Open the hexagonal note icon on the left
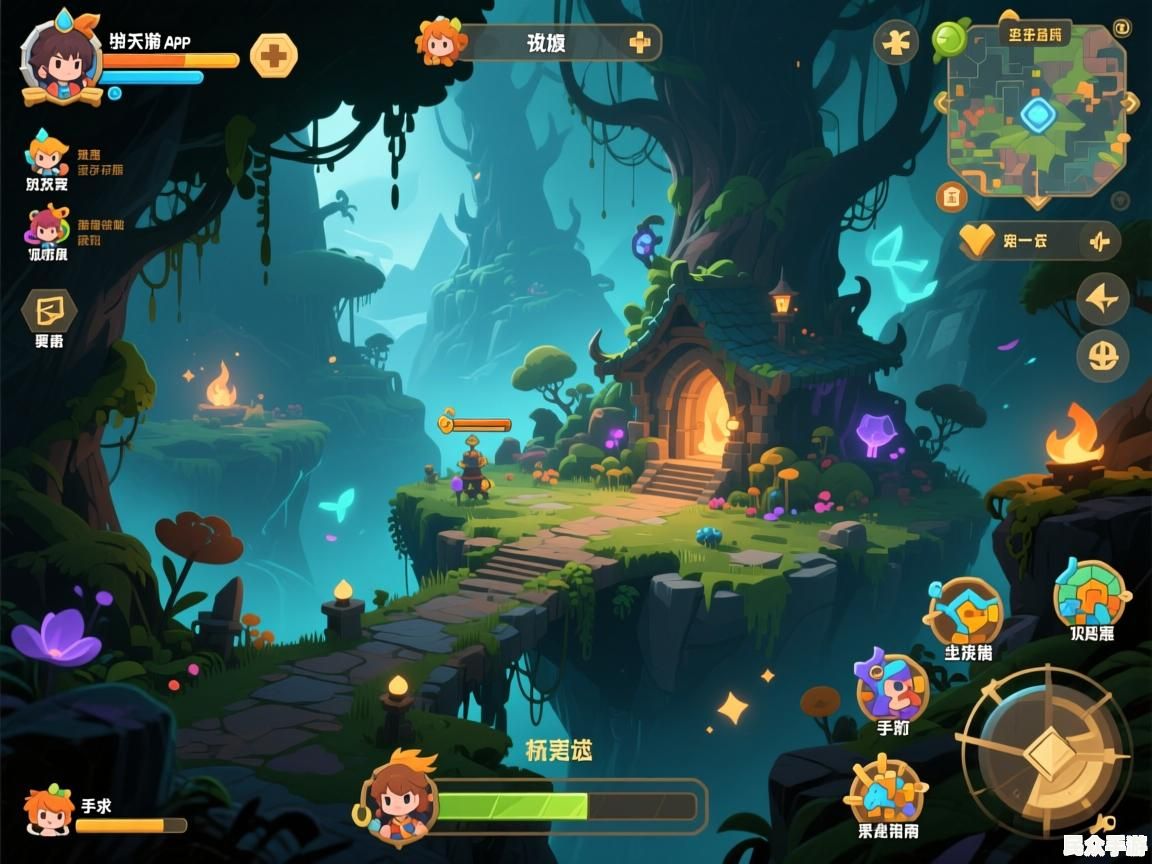Screen dimensions: 1152x864 49,311
